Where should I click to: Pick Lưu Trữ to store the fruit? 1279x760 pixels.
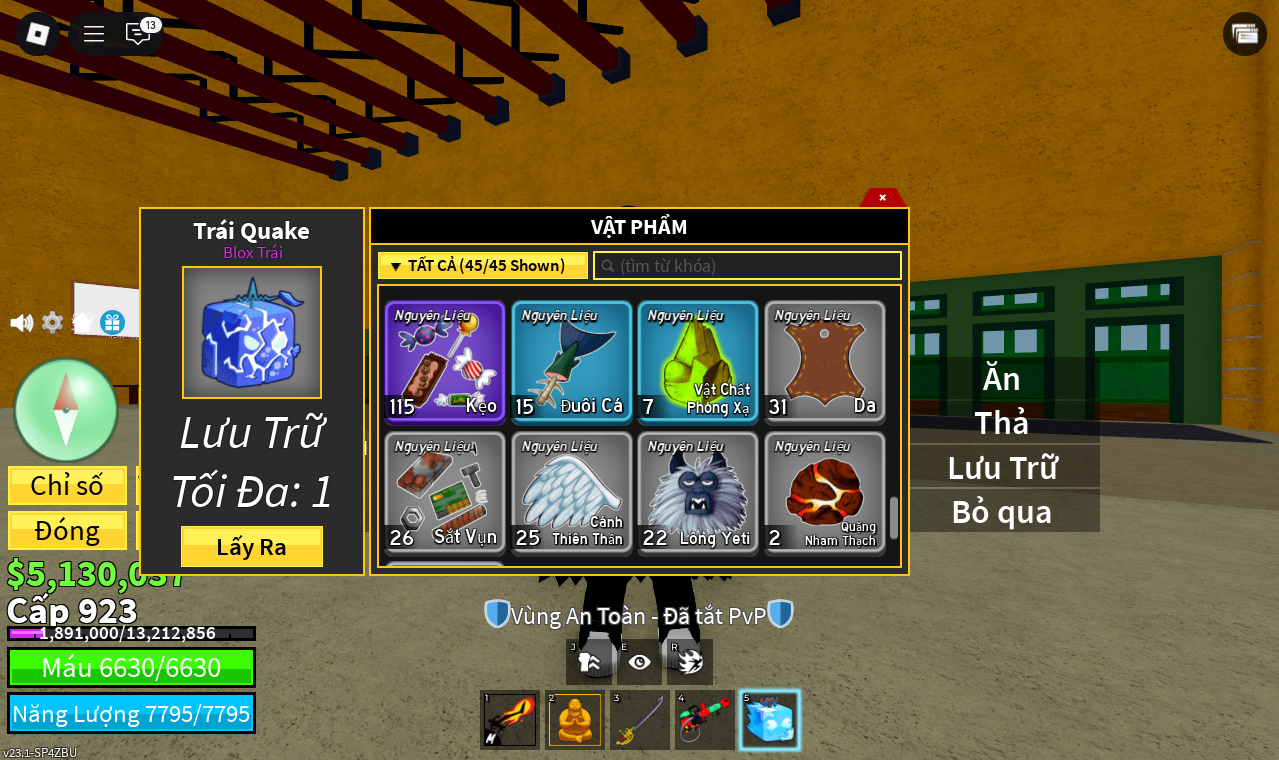click(1001, 467)
